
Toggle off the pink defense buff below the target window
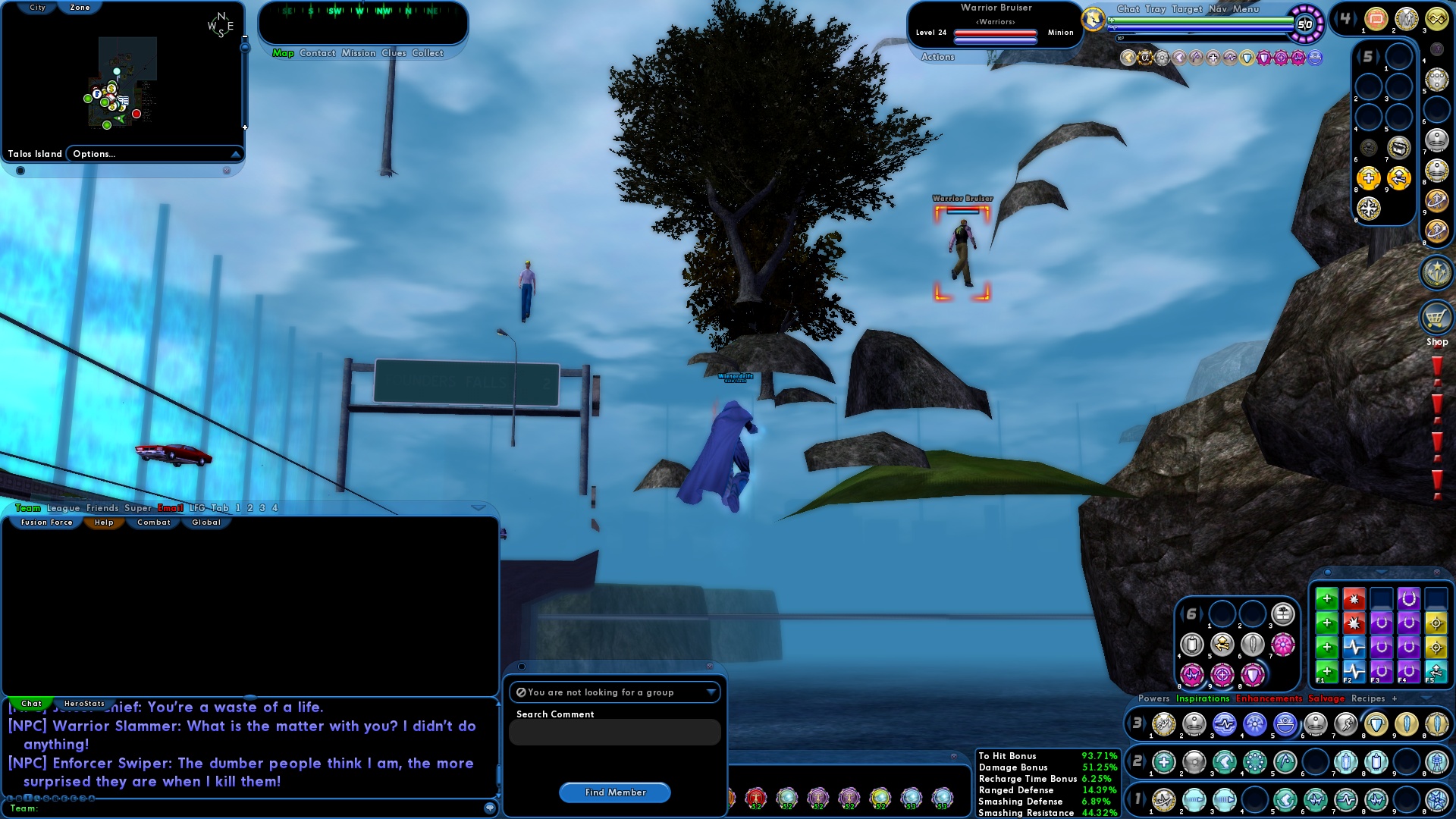[1264, 58]
